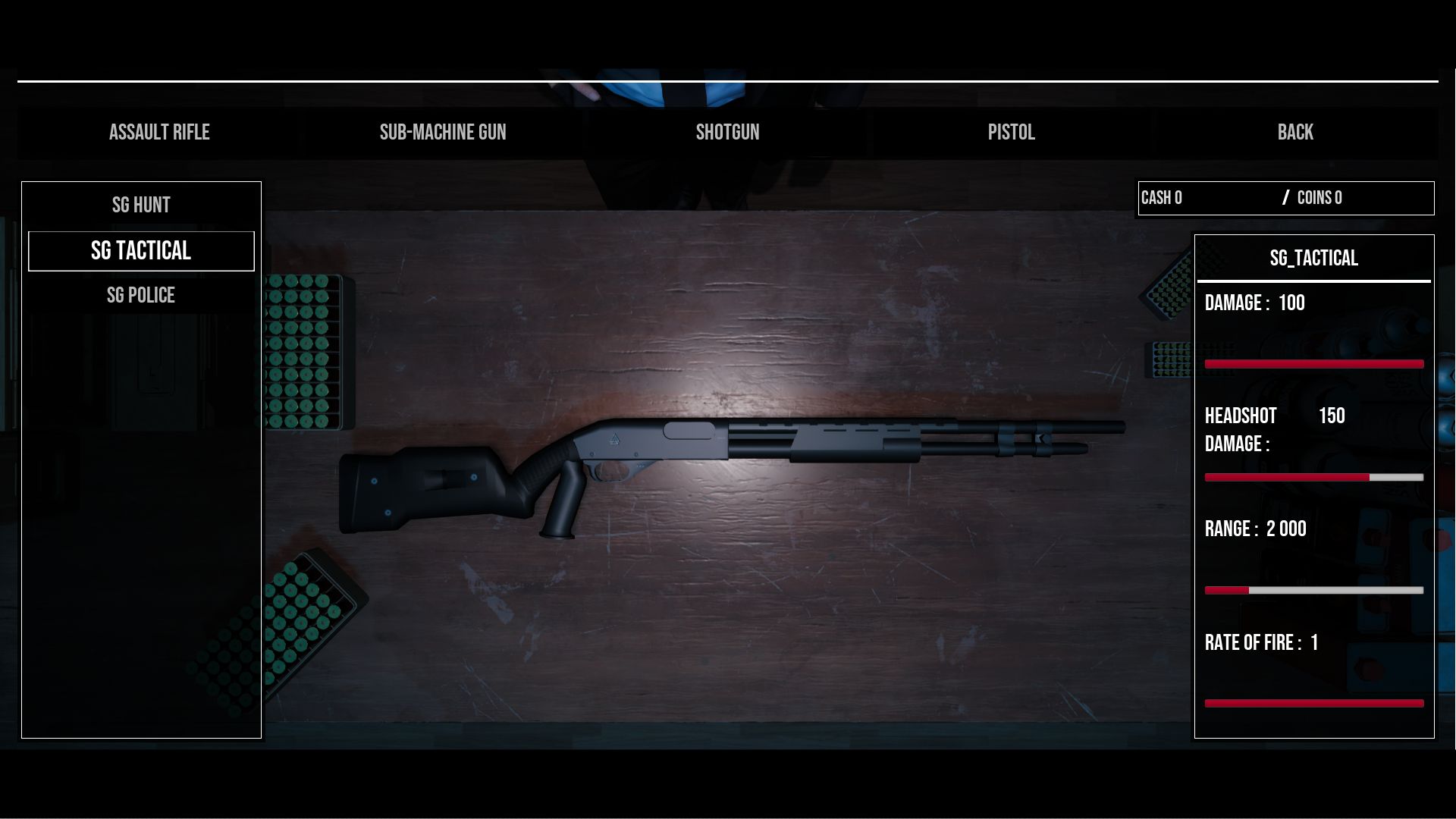Pick the SG Police shotgun
Viewport: 1456px width, 819px height.
click(x=141, y=296)
